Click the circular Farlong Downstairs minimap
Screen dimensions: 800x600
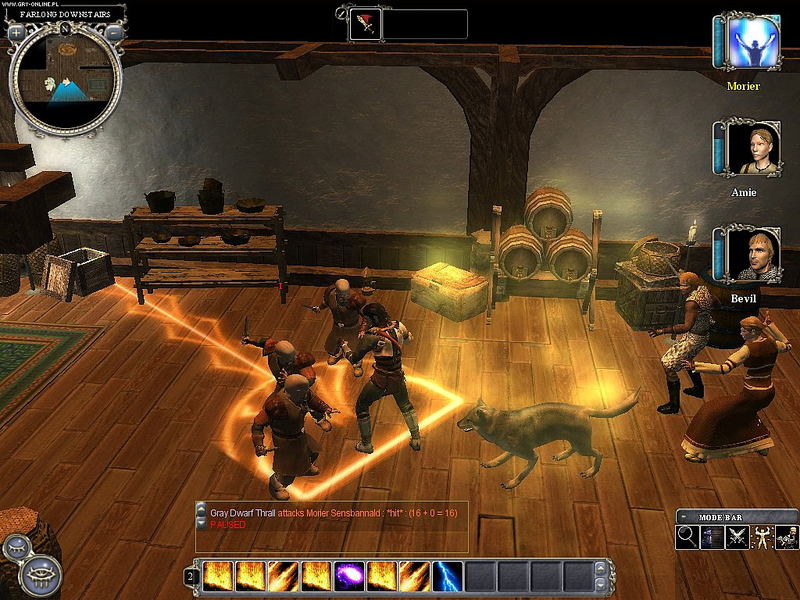click(x=65, y=84)
